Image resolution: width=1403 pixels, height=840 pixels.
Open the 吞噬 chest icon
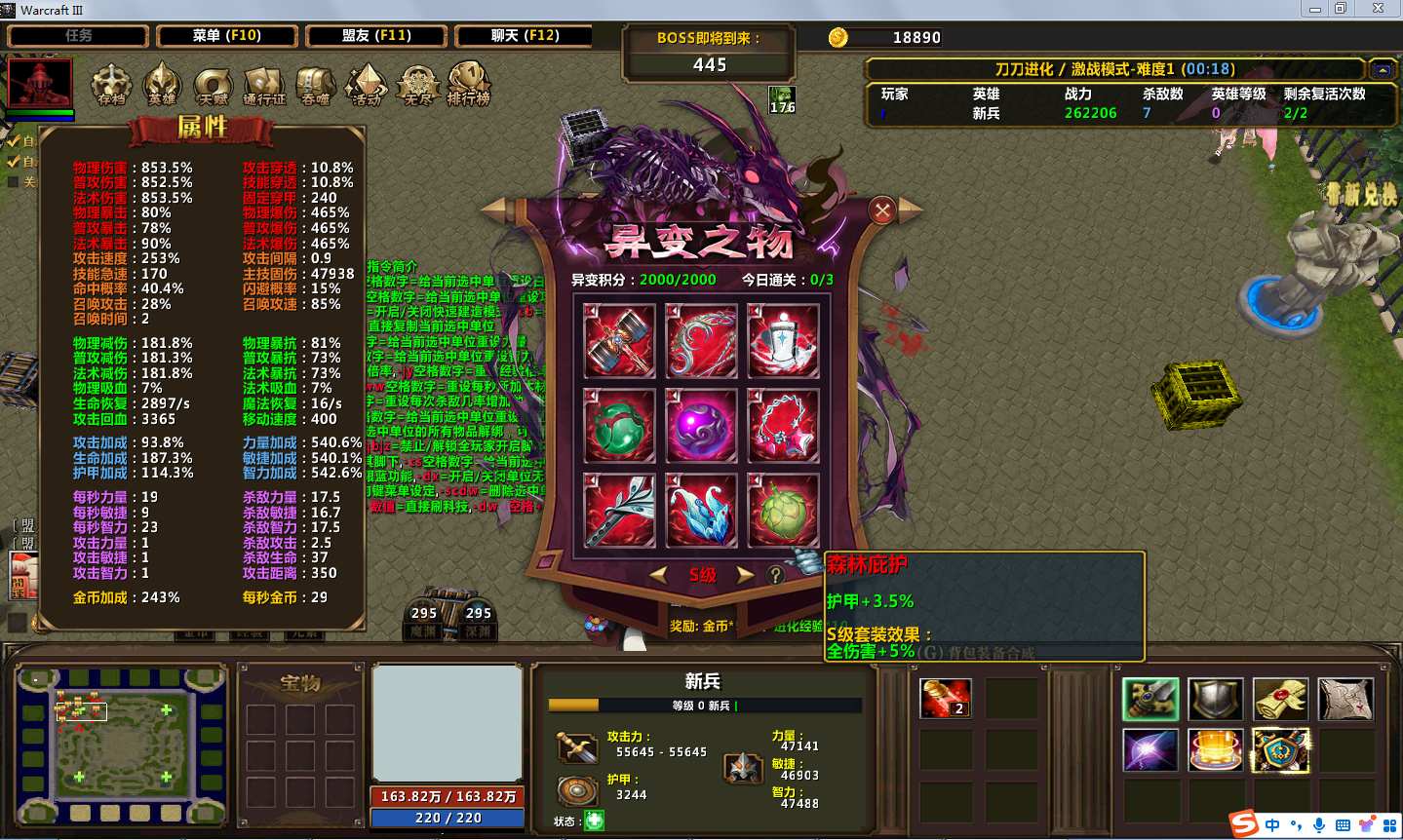click(x=315, y=85)
